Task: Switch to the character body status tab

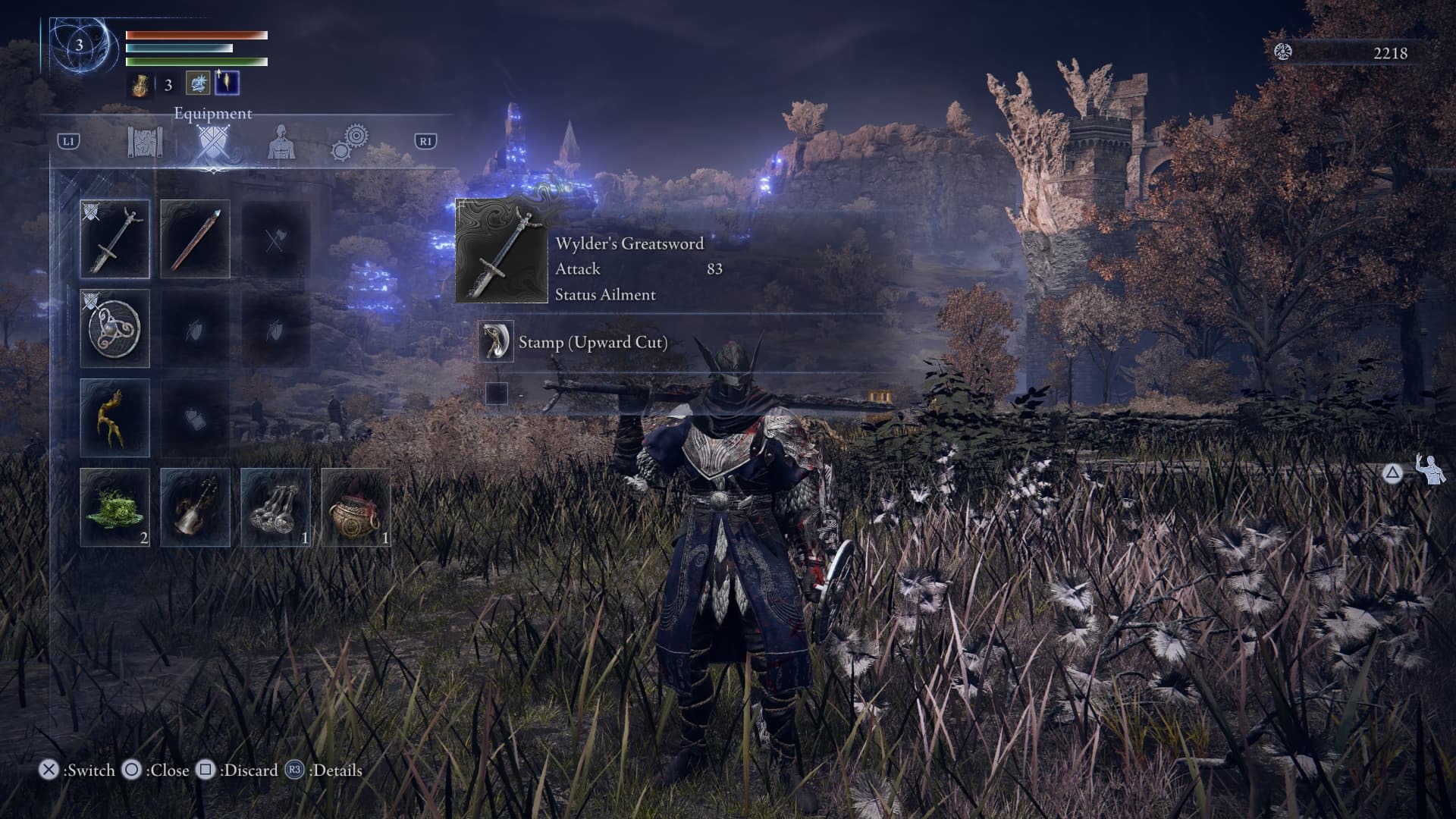Action: 281,142
